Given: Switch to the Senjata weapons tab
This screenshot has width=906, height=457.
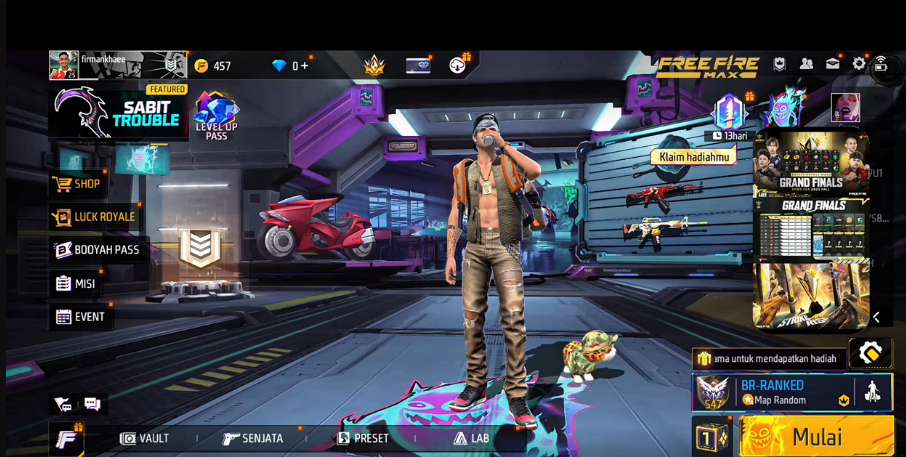Looking at the screenshot, I should point(253,438).
